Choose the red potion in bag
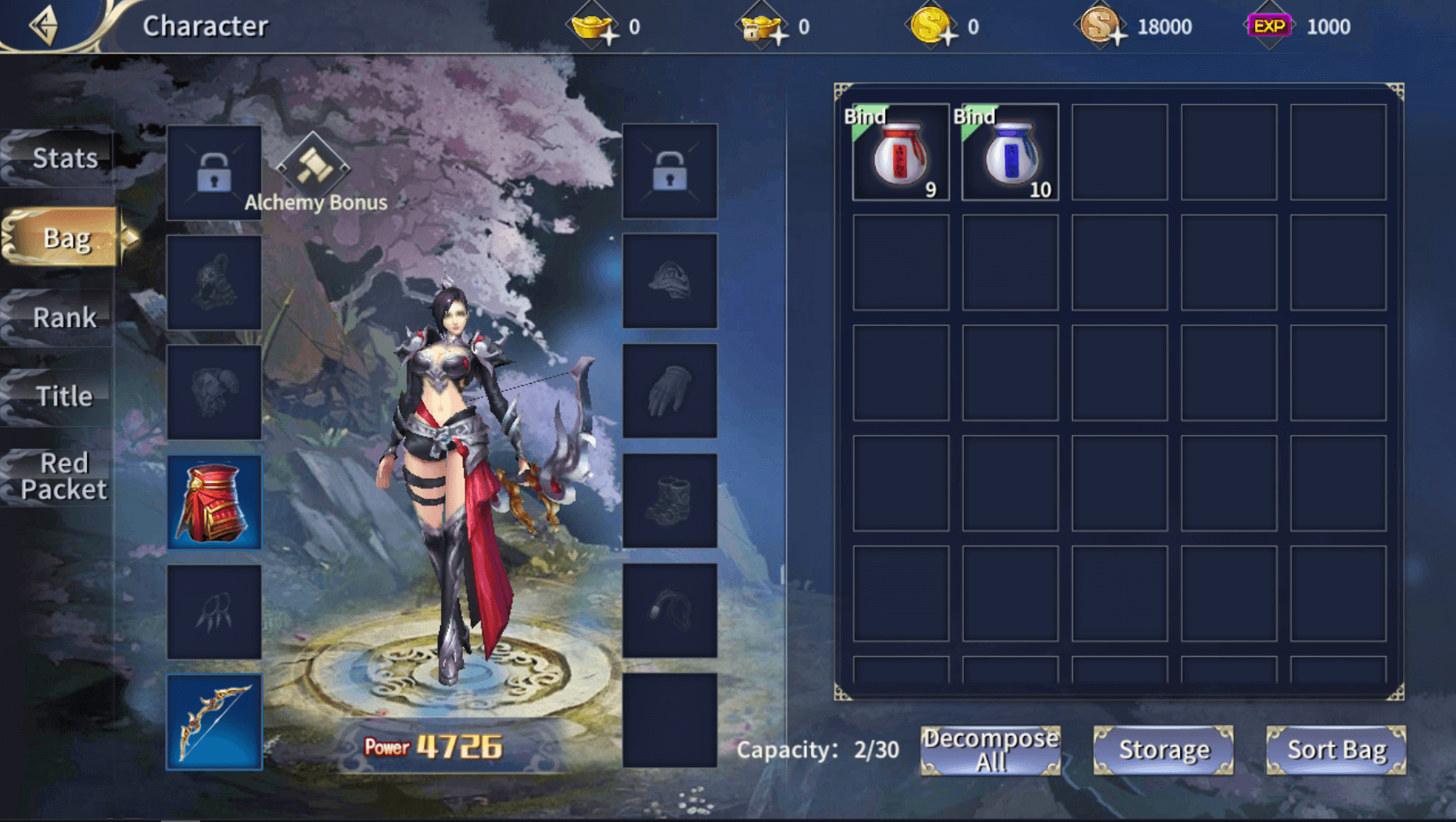 coord(900,152)
